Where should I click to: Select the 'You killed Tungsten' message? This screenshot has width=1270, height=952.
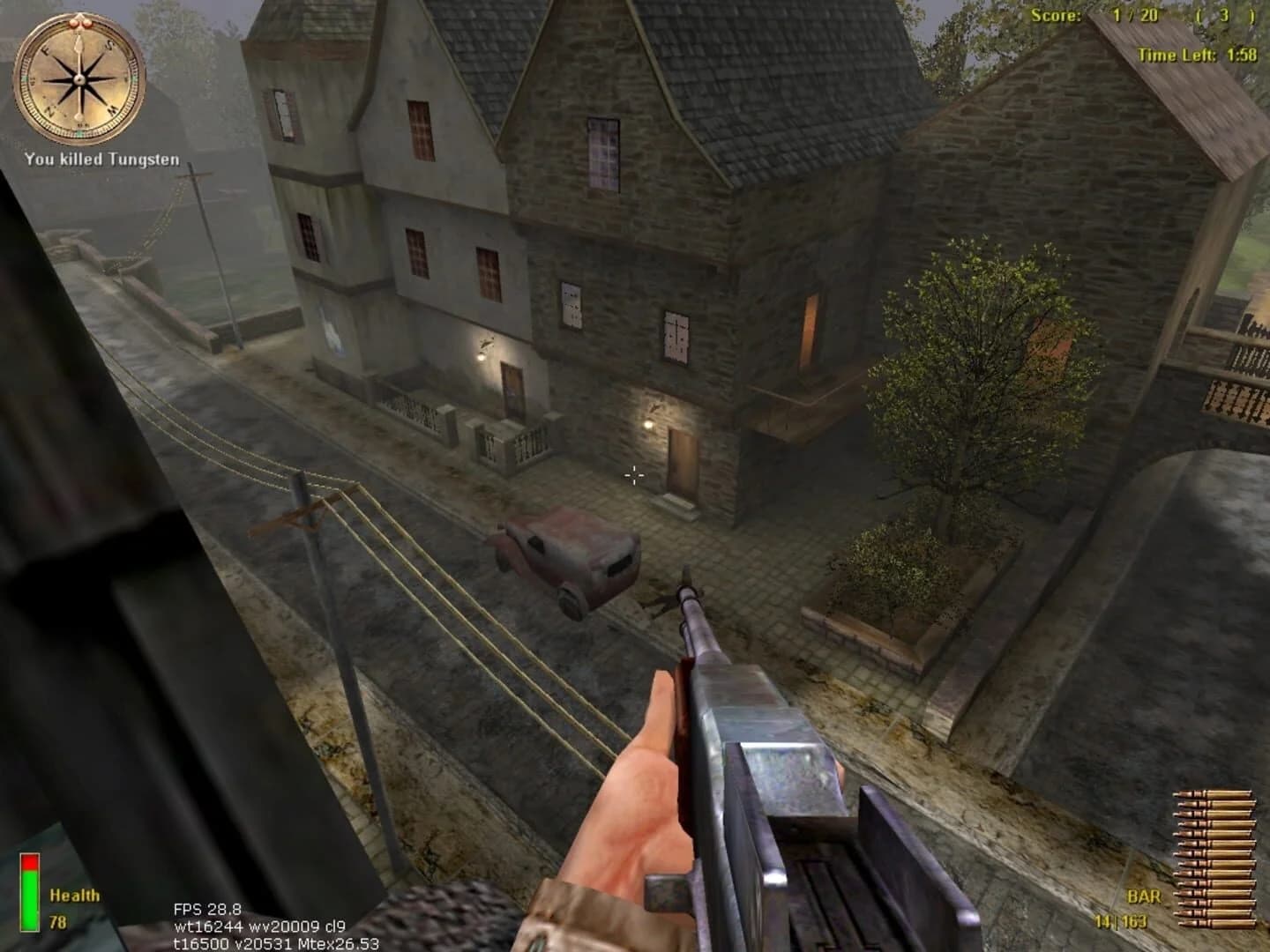[102, 160]
